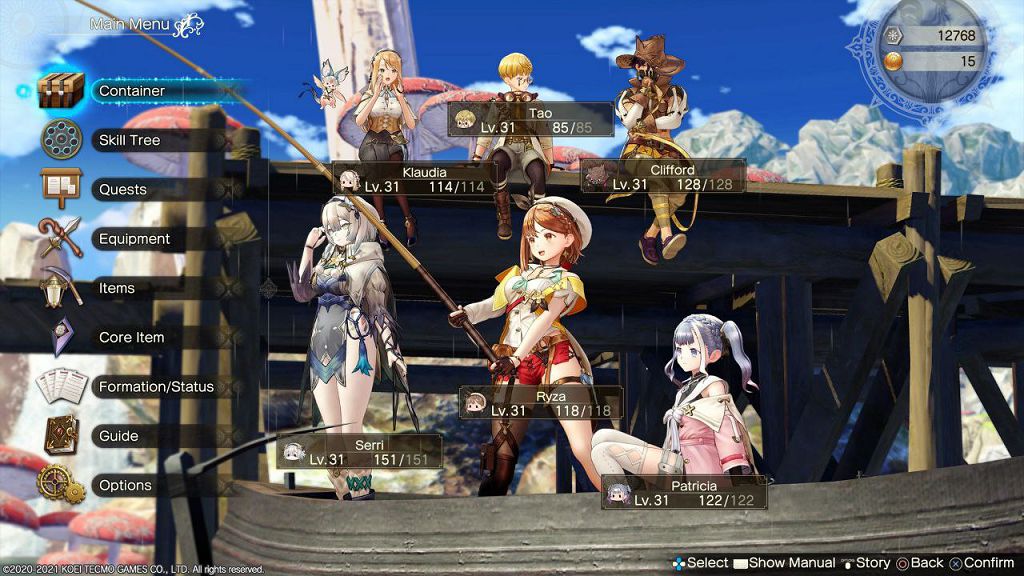The height and width of the screenshot is (576, 1024).
Task: Click the treasure chest Container icon
Action: click(62, 90)
